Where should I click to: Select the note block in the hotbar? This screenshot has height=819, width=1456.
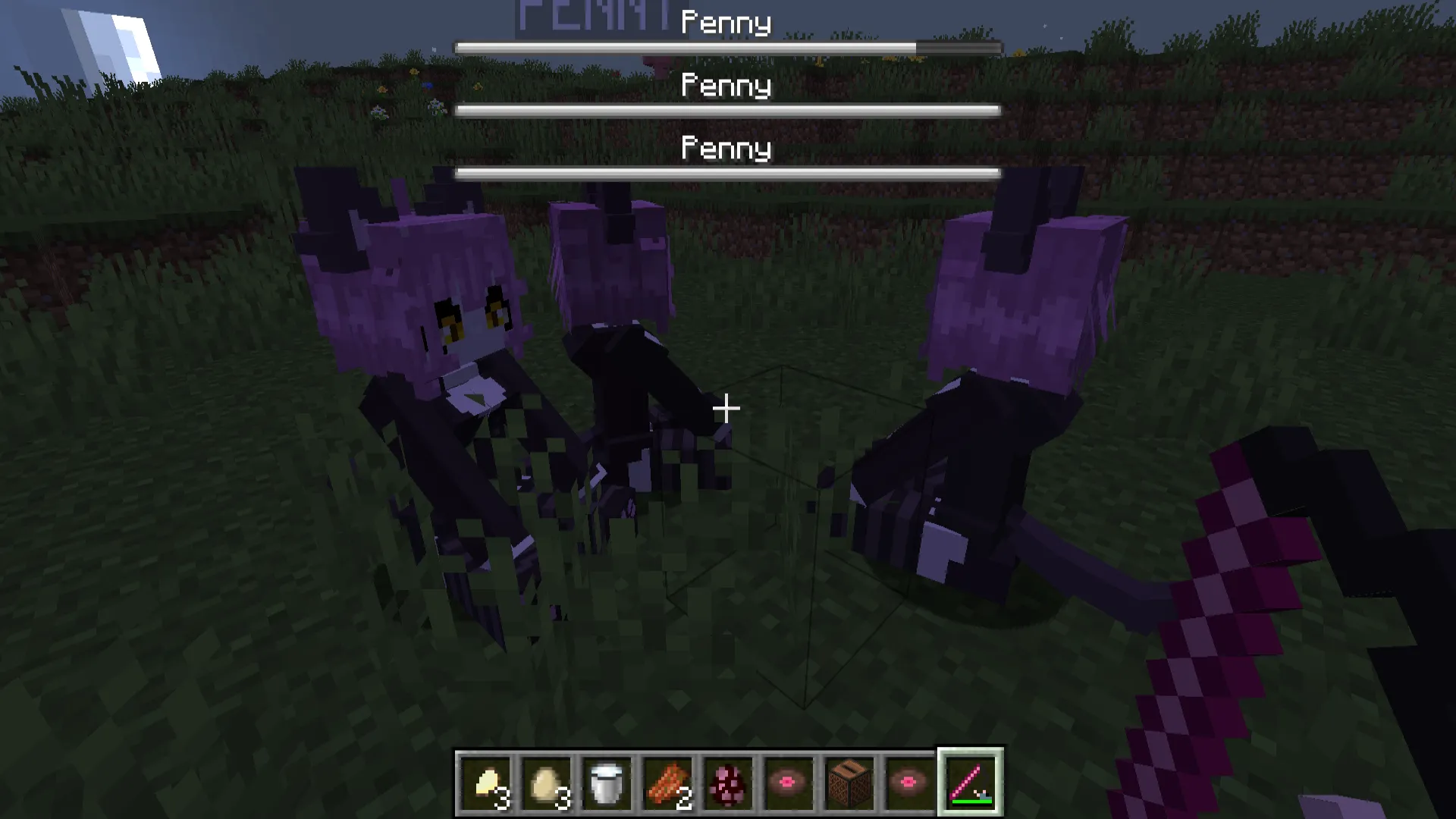[849, 781]
